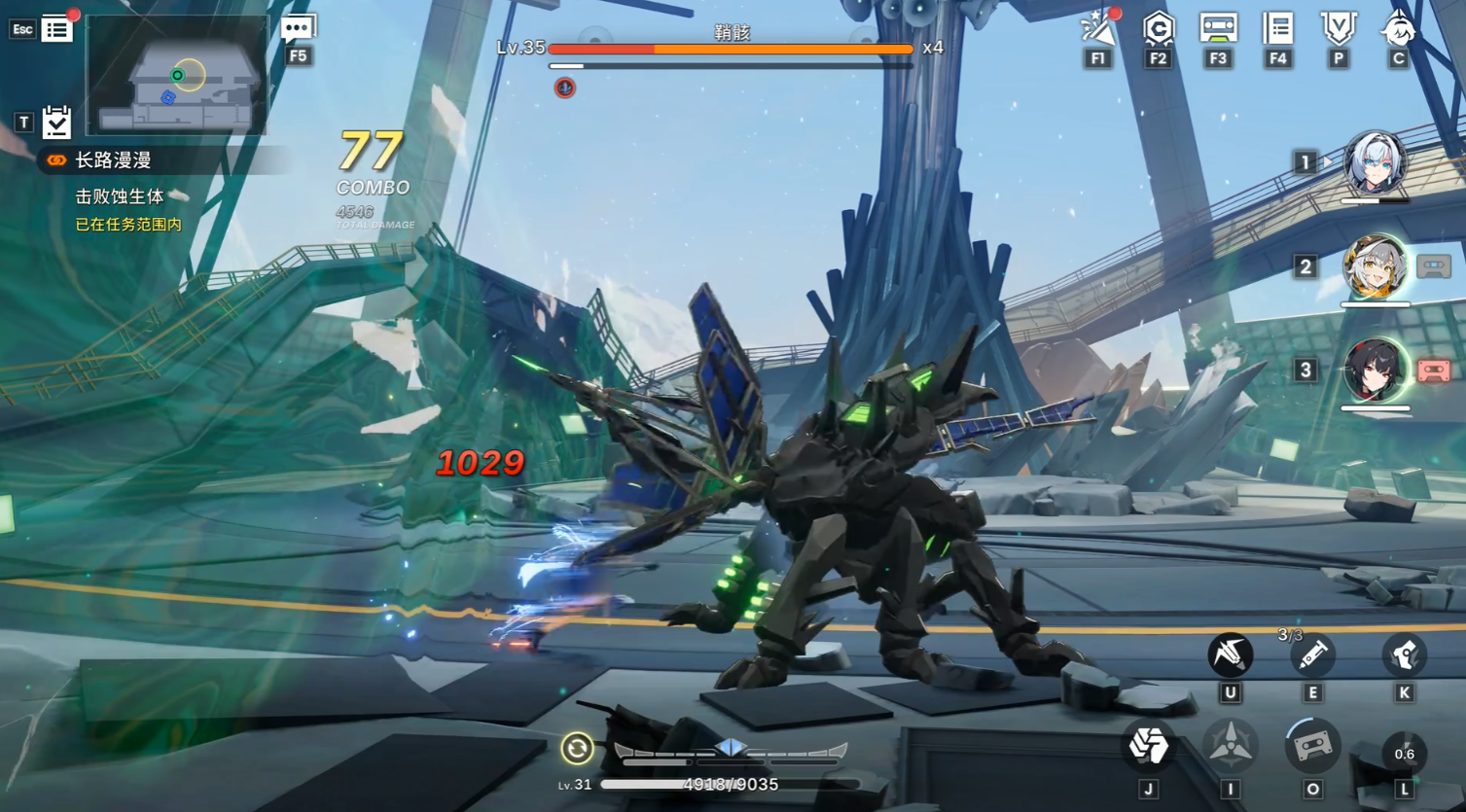
Task: Use the syringe healing item
Action: click(x=1311, y=654)
